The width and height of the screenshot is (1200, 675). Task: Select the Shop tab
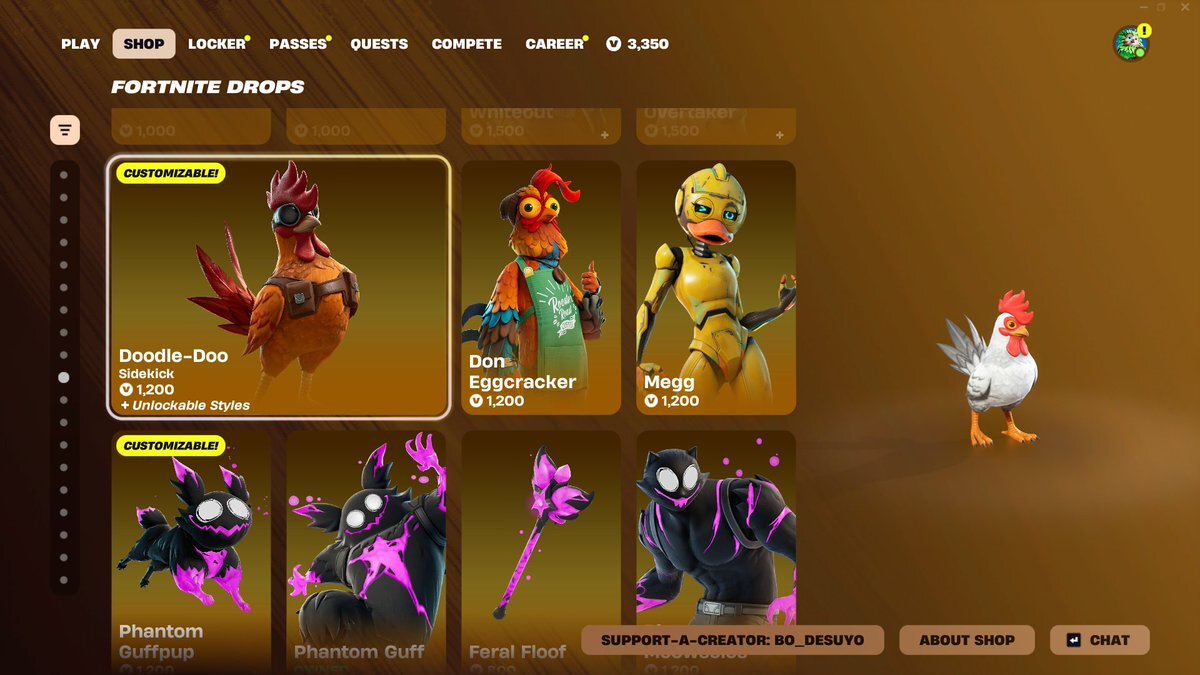click(x=144, y=44)
